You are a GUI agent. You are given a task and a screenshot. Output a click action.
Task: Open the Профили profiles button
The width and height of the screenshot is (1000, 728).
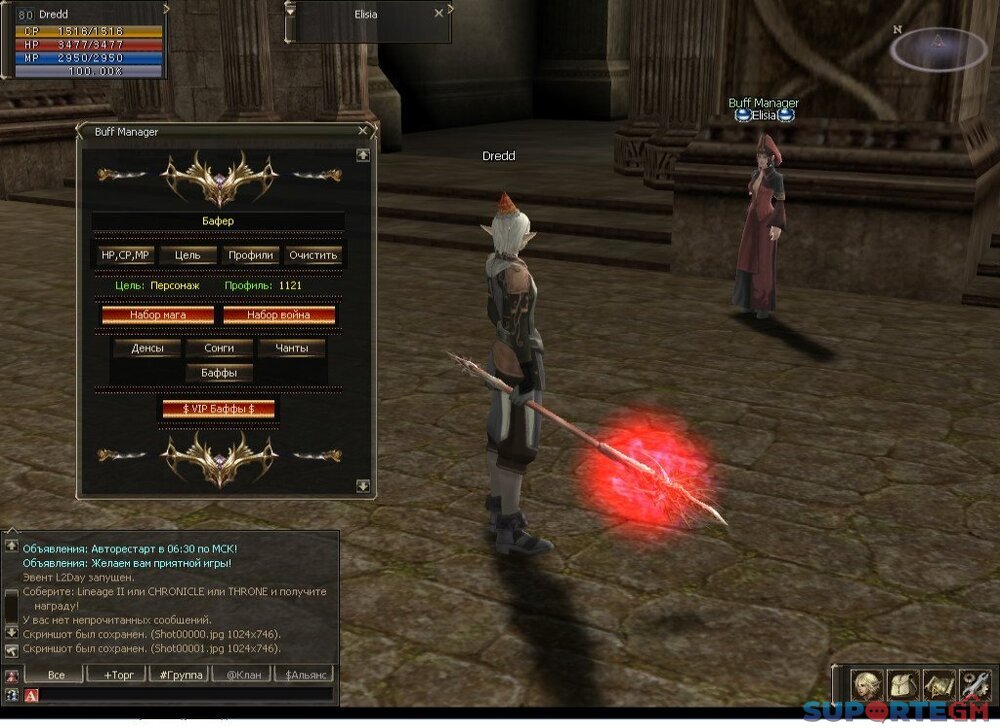(x=250, y=255)
